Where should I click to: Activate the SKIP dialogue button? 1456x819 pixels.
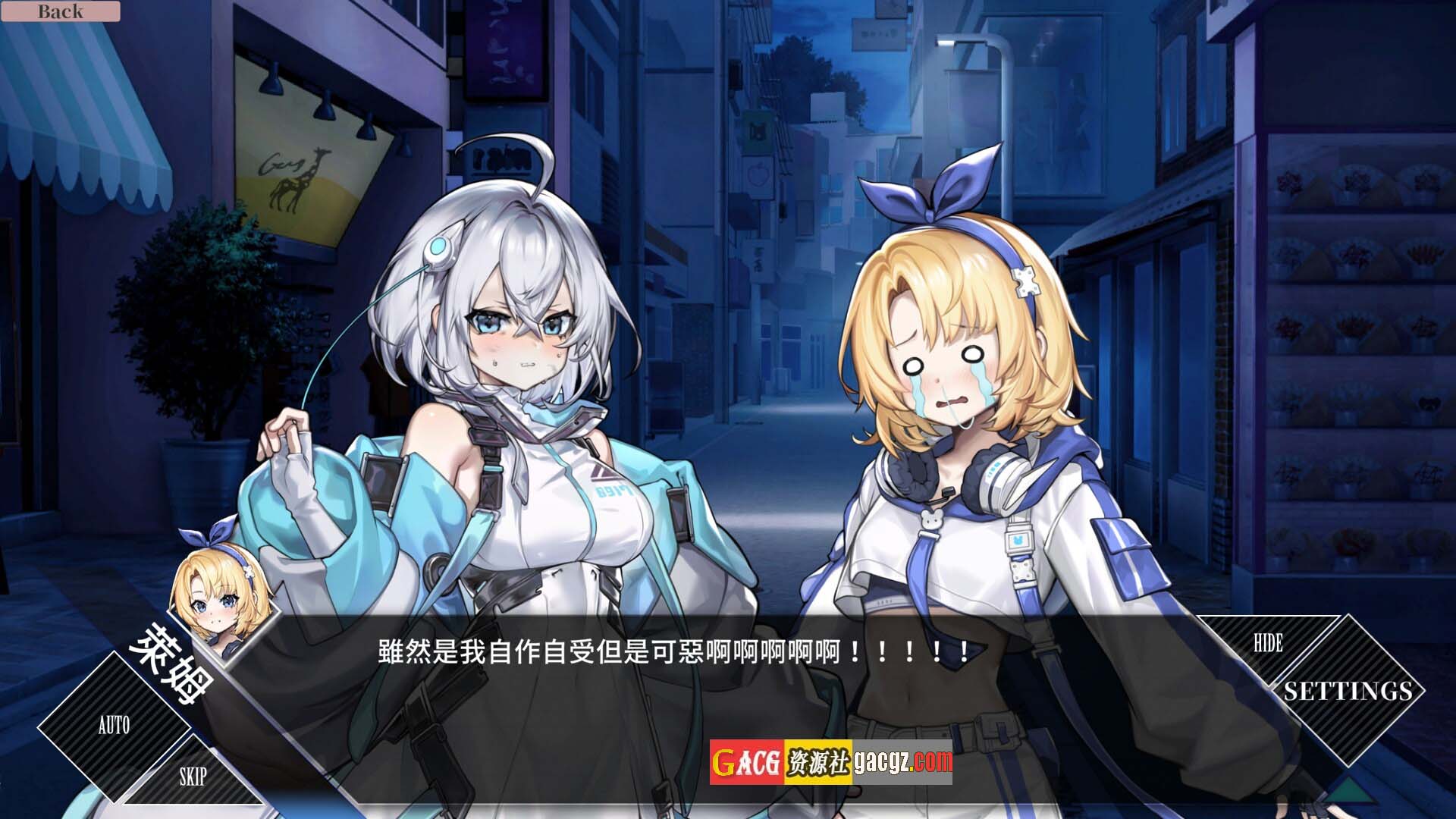click(x=193, y=777)
